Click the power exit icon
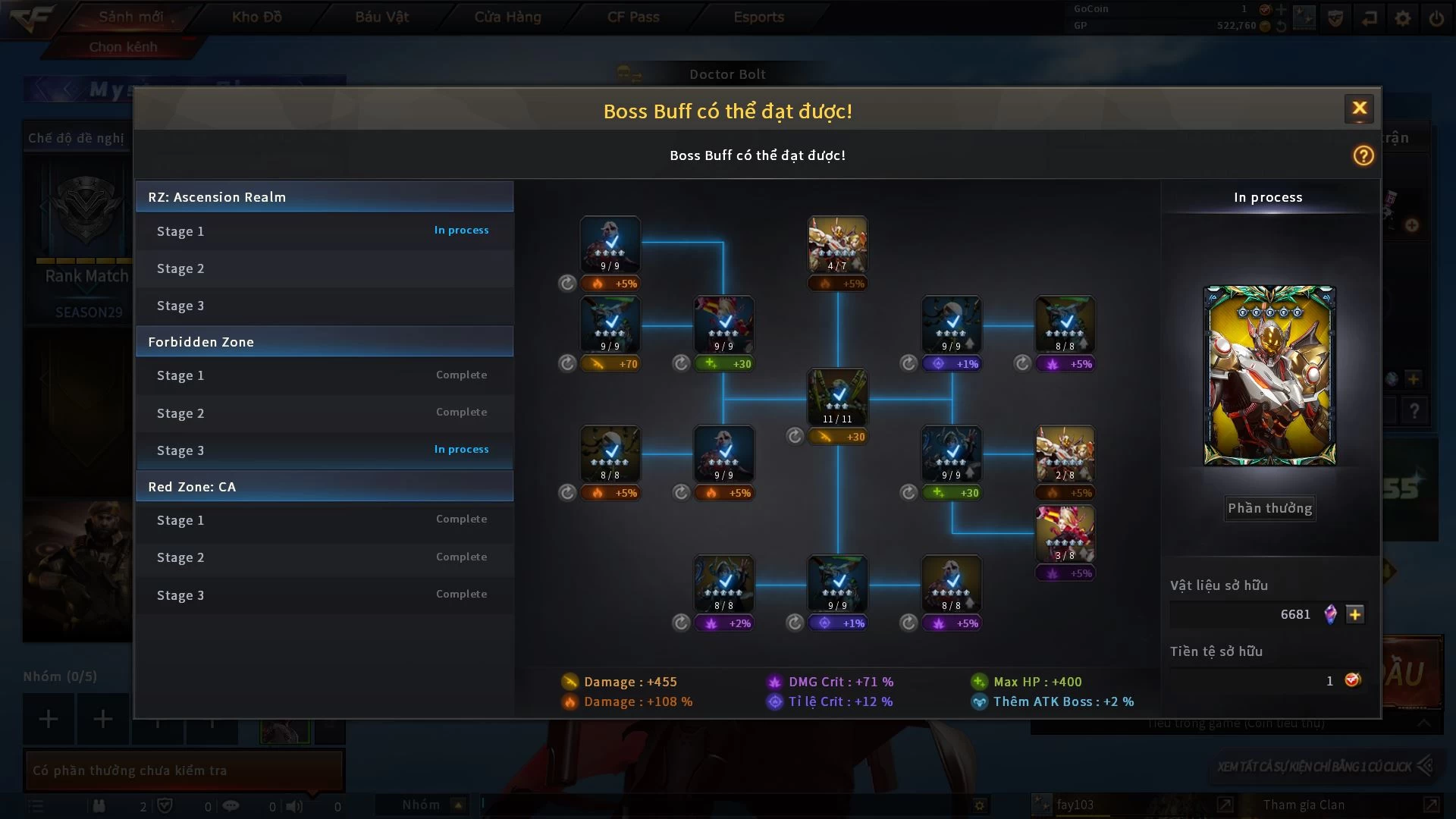Screen dimensions: 1456x819 pyautogui.click(x=1436, y=17)
